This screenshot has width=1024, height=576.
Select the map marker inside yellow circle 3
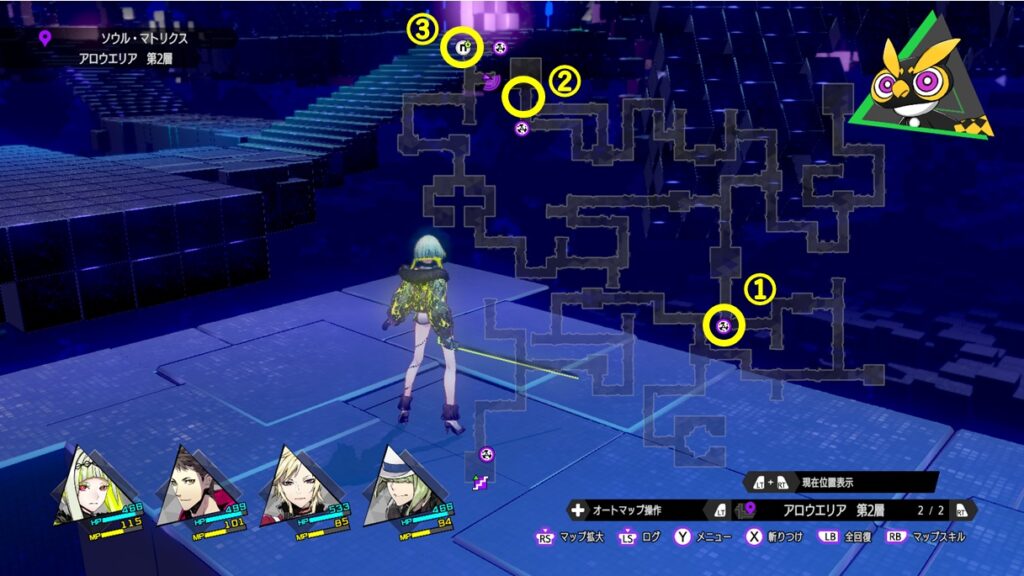[x=463, y=46]
